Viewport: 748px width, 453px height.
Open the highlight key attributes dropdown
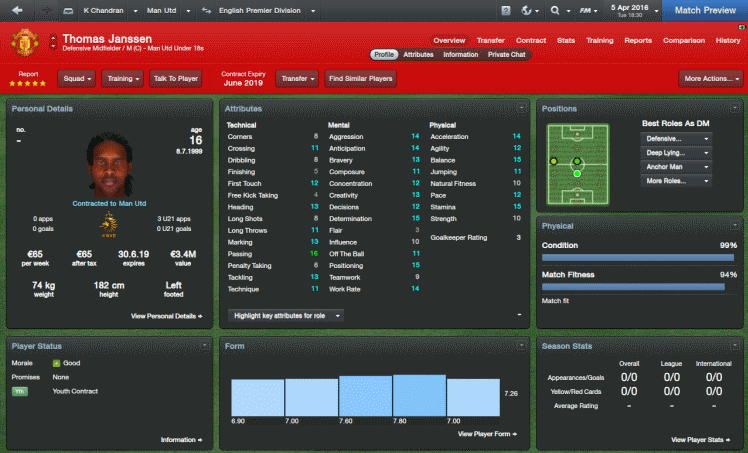coord(289,315)
